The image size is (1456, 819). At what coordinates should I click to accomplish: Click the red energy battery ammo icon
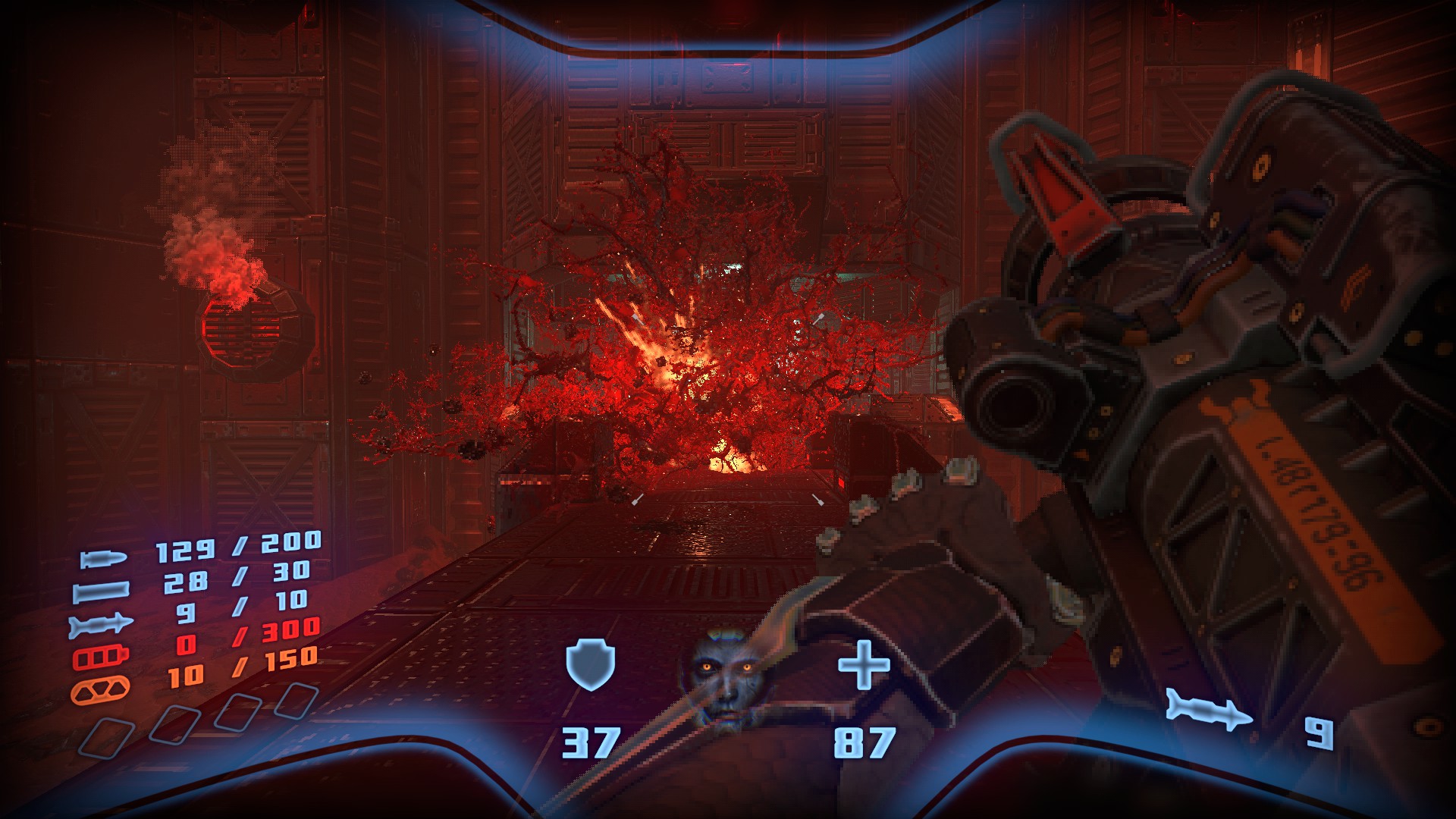pos(101,657)
